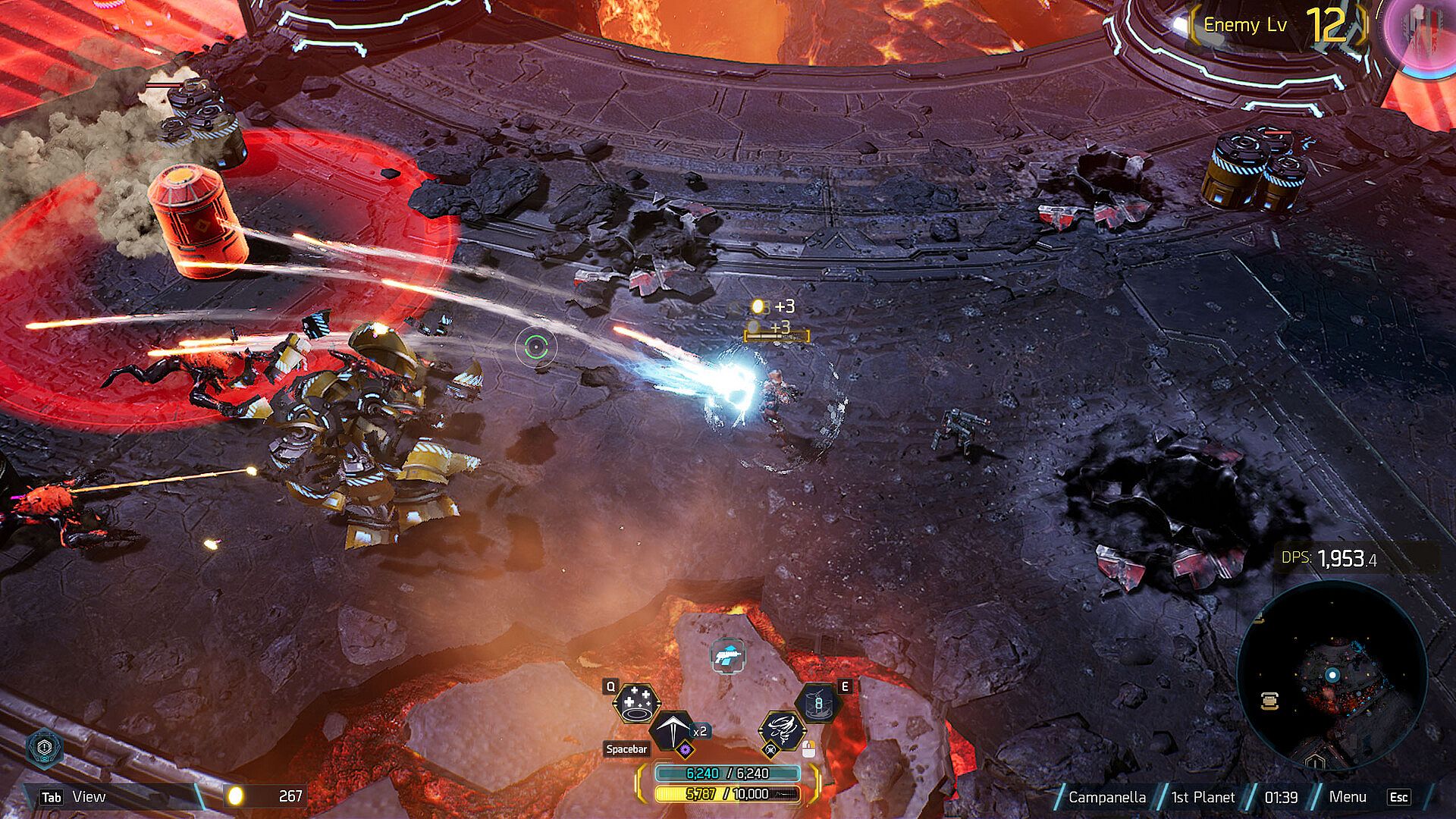
Task: Click the purple swirl passive icon
Action: pos(685,750)
